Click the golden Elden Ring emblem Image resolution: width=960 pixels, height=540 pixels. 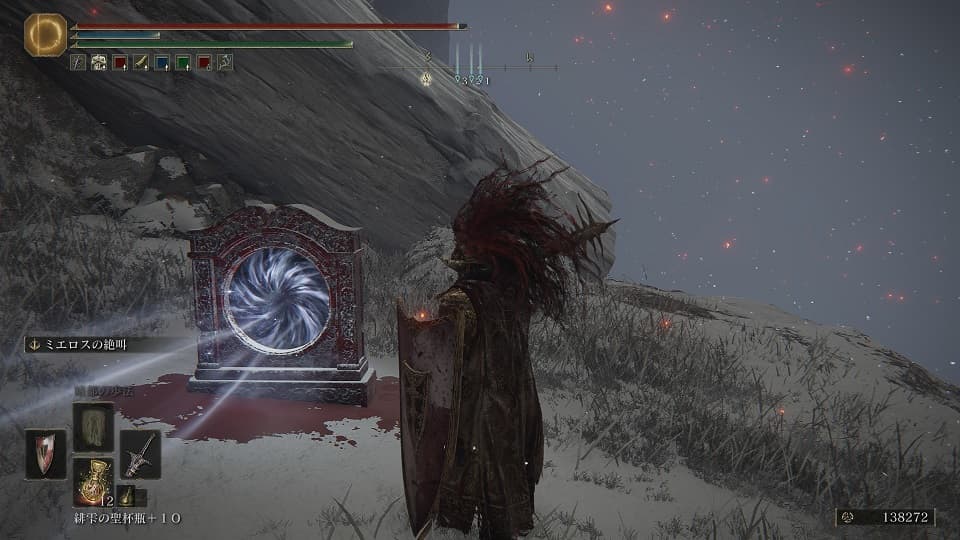pyautogui.click(x=45, y=35)
